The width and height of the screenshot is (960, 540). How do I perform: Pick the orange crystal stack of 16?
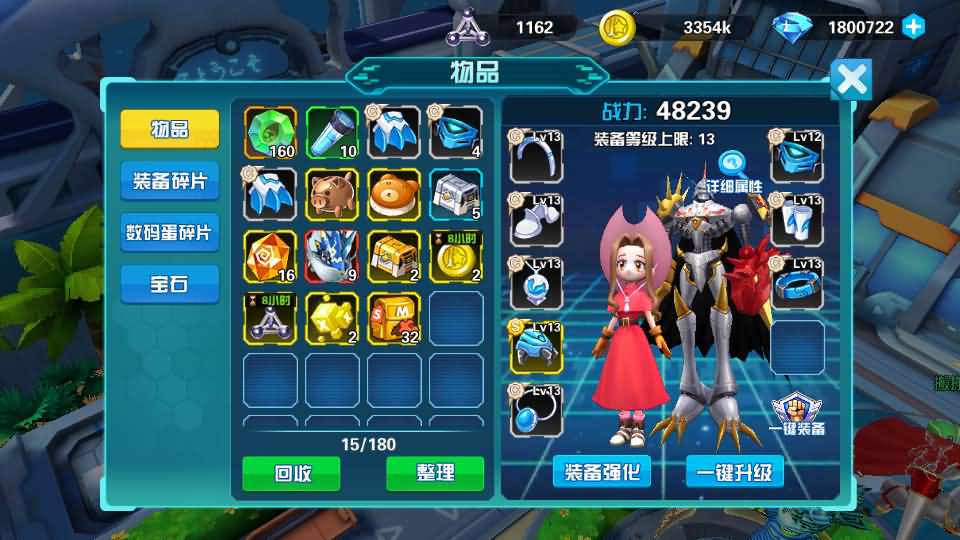coord(270,256)
